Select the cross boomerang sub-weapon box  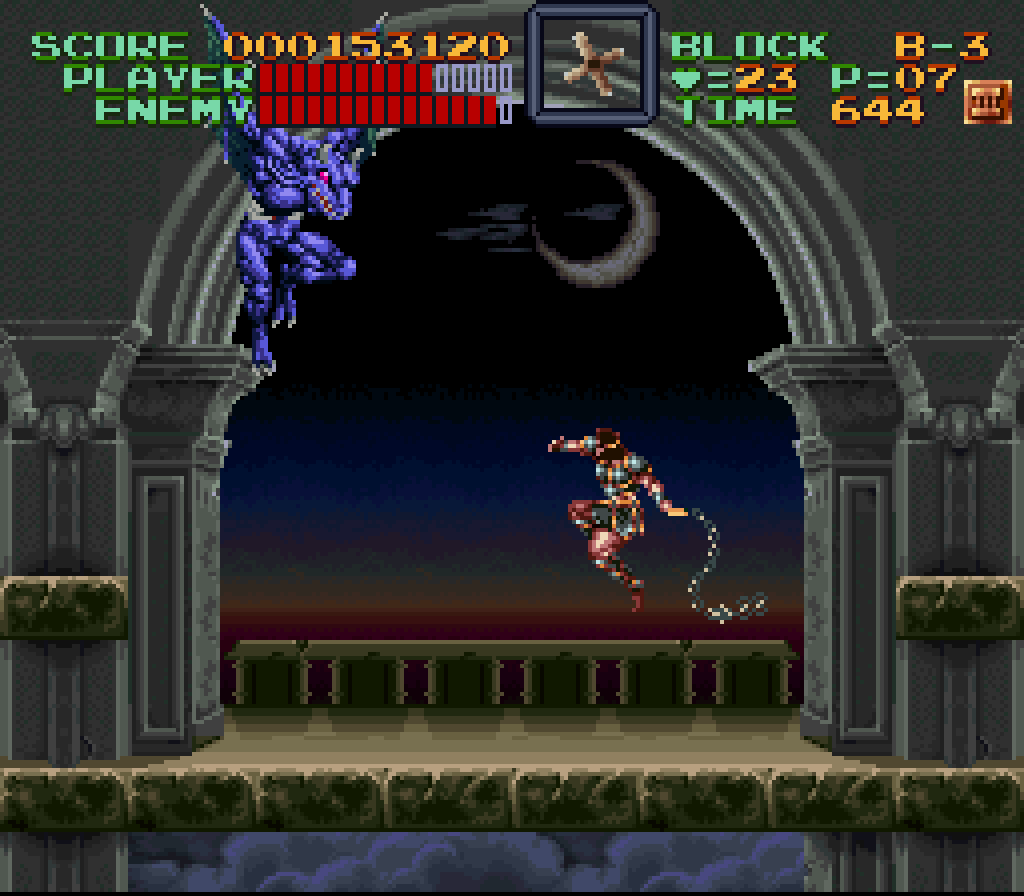(591, 62)
